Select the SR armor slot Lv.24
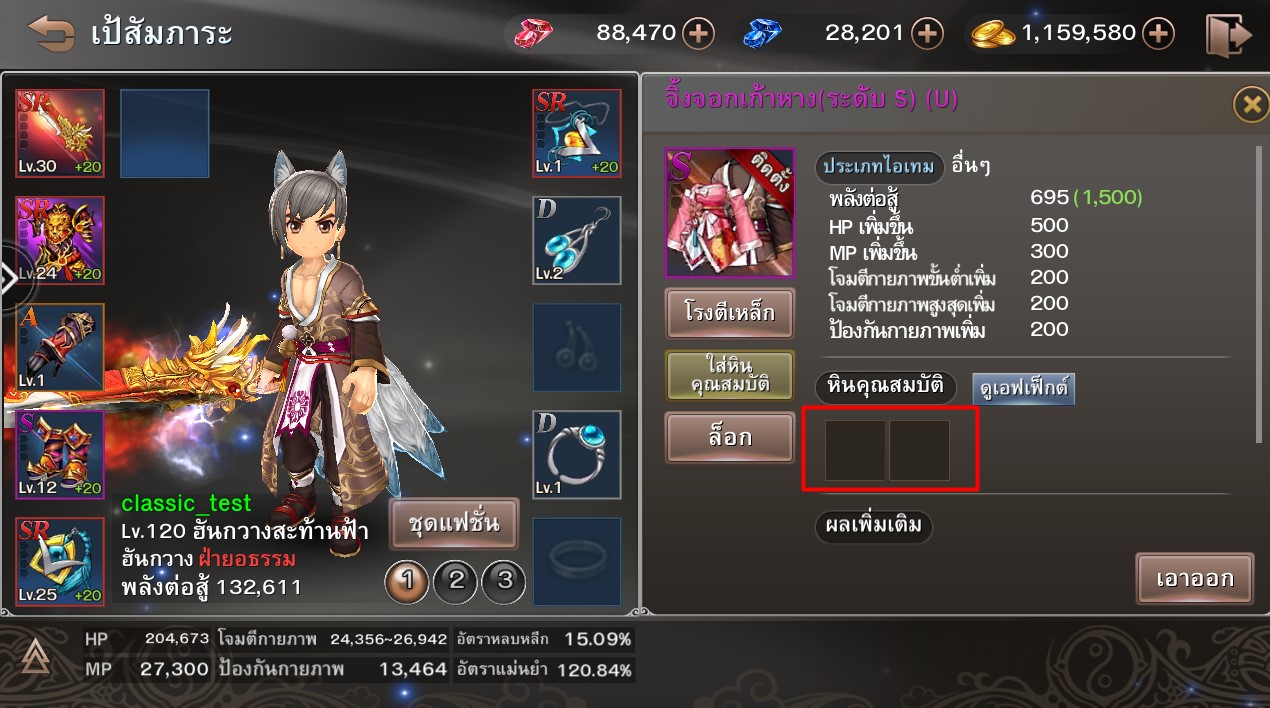This screenshot has height=708, width=1270. [60, 240]
